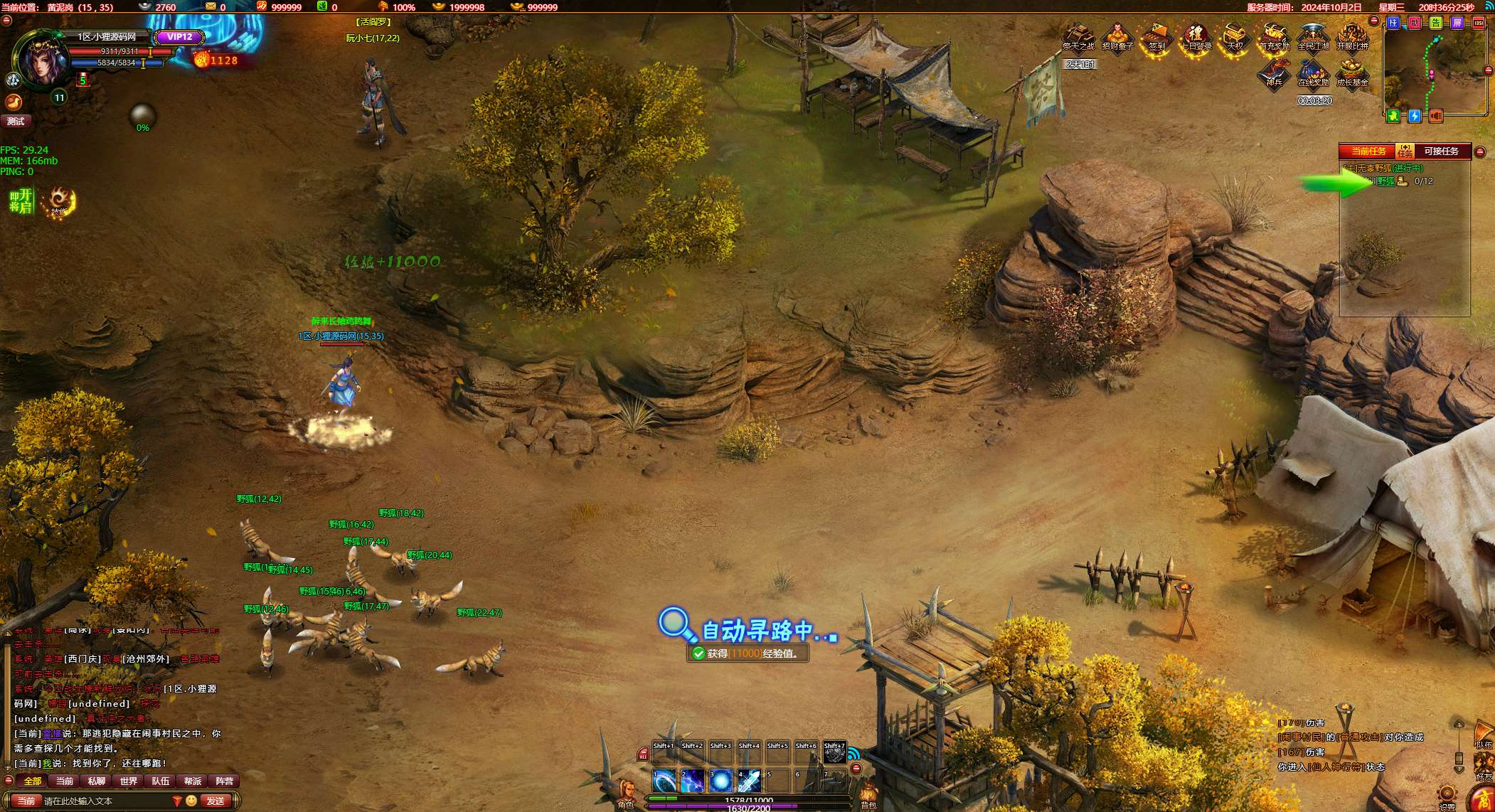Switch chat to the 世界 world tab
Screen dimensions: 1495x812
tap(129, 781)
